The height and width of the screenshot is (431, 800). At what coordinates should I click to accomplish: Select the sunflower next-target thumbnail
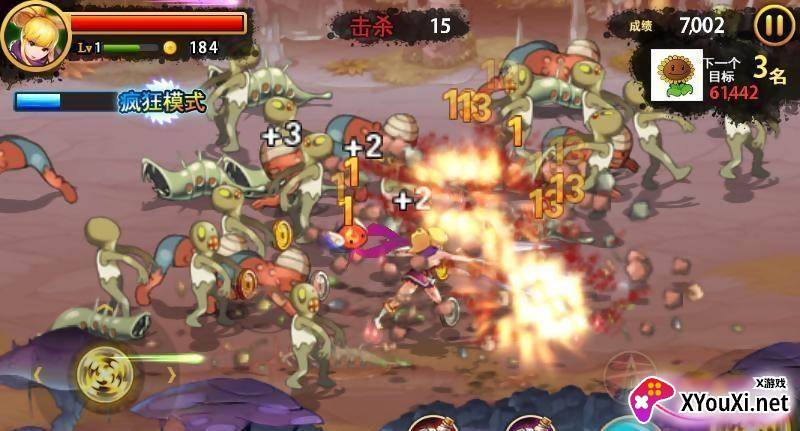677,75
